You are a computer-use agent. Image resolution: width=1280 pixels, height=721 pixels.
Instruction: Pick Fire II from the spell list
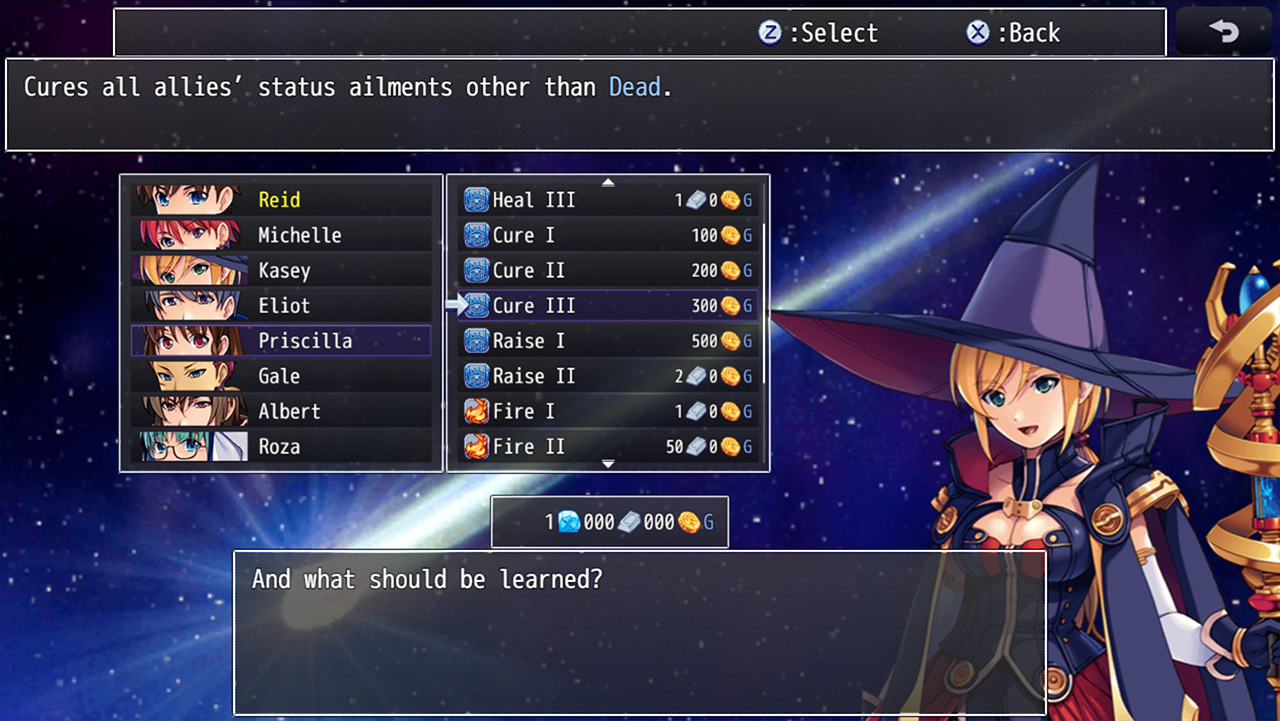(x=607, y=446)
